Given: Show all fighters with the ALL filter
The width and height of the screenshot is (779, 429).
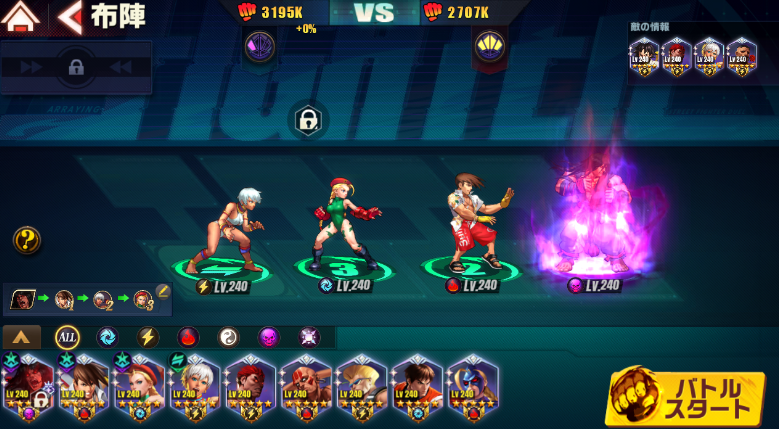Looking at the screenshot, I should tap(67, 337).
